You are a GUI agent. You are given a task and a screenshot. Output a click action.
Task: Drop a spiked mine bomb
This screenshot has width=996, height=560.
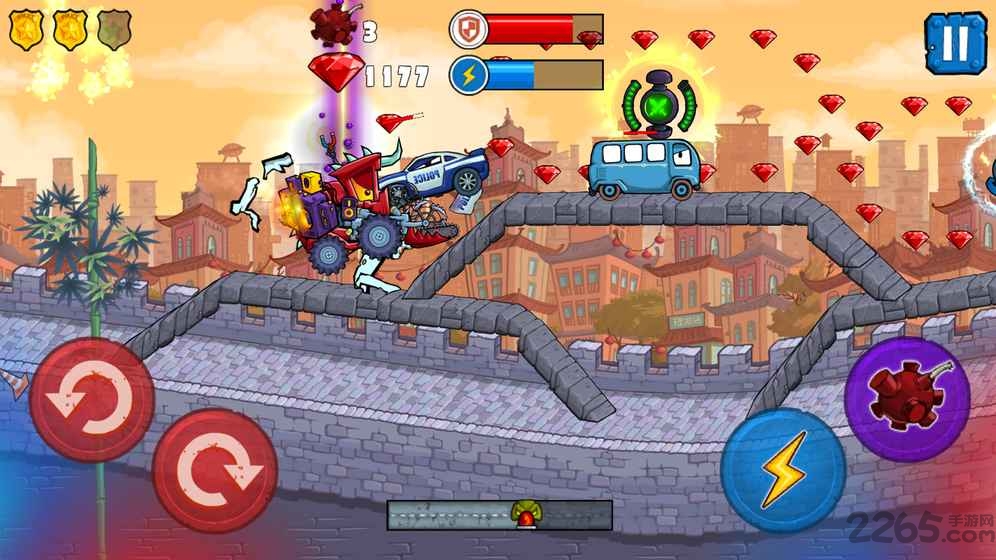[906, 398]
